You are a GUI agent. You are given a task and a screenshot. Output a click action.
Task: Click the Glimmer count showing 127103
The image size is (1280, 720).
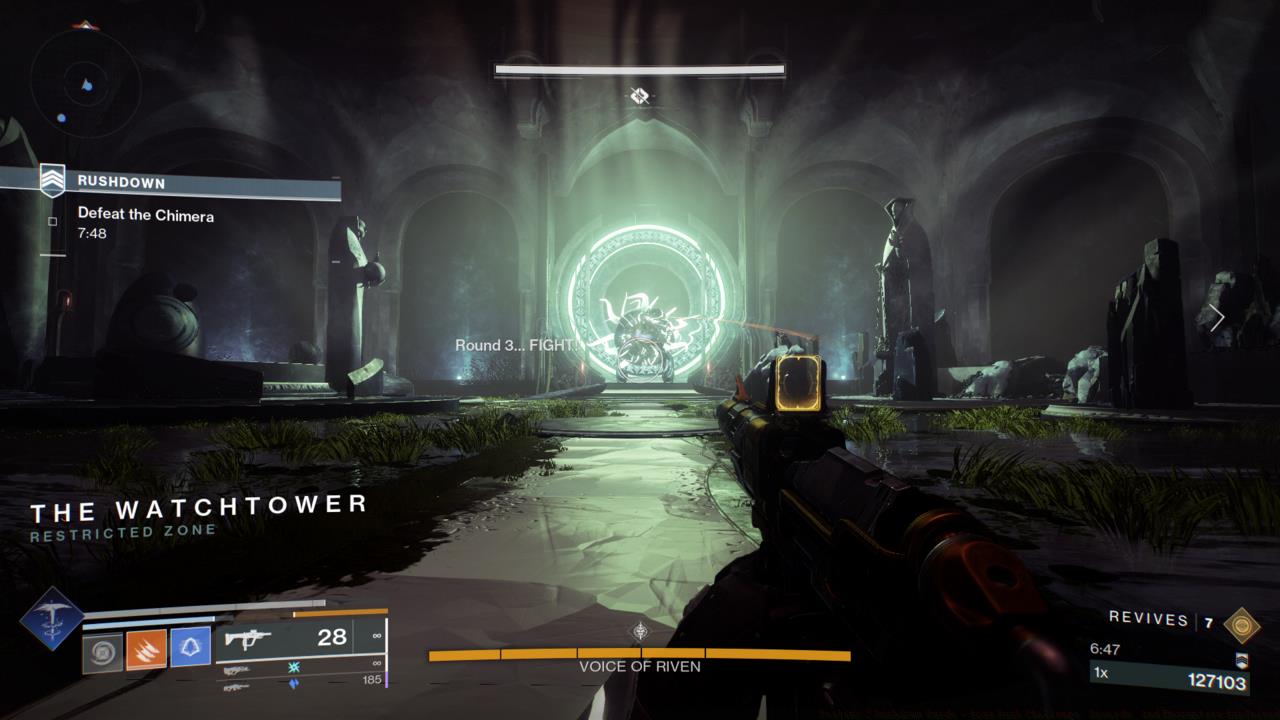[x=1218, y=682]
